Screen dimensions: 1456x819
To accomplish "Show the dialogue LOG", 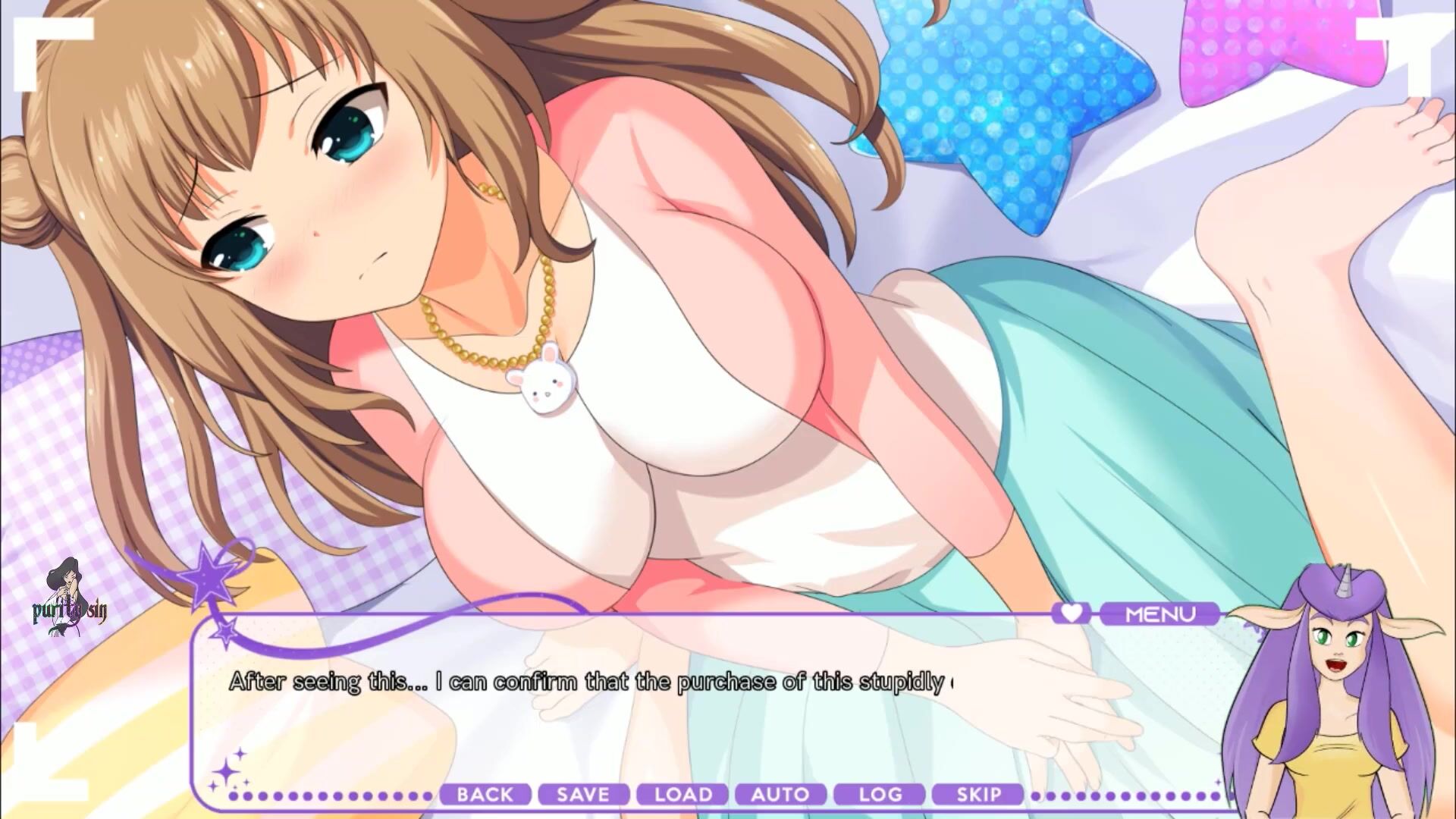I will click(x=880, y=795).
